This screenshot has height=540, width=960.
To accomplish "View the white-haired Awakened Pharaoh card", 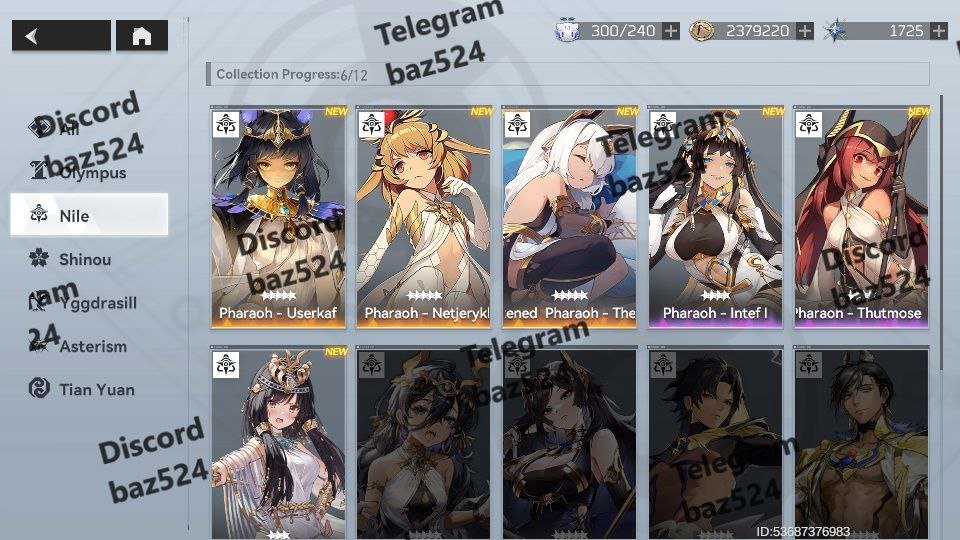I will click(x=571, y=216).
